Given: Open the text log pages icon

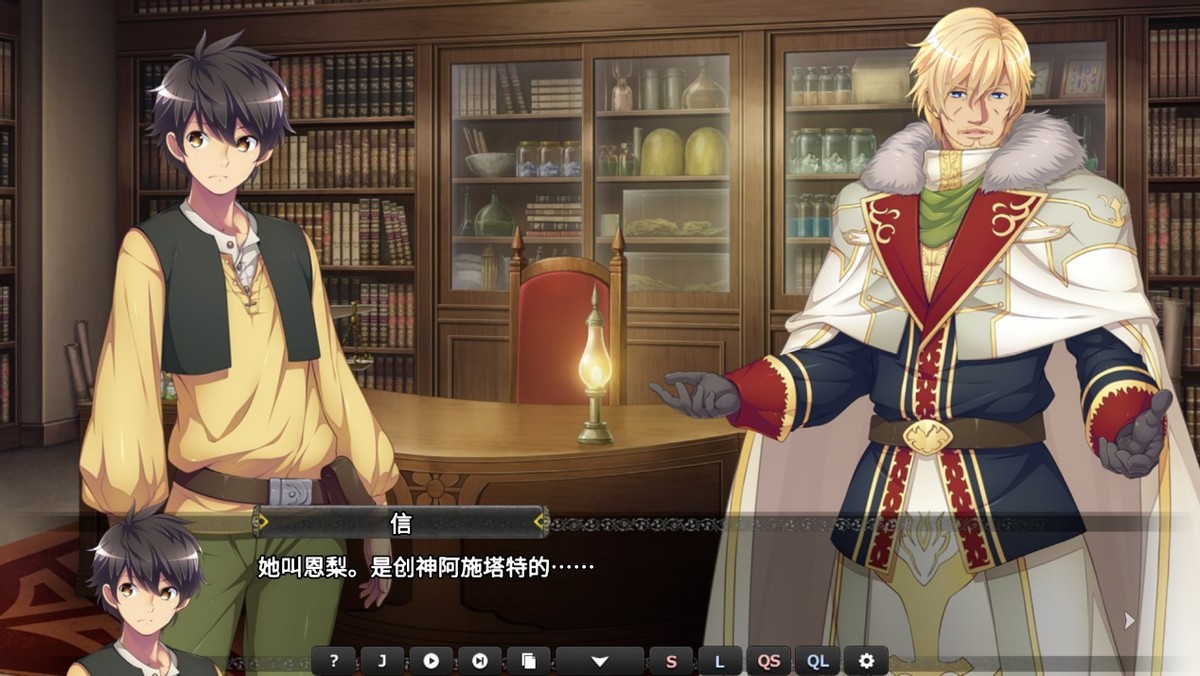Looking at the screenshot, I should click(x=528, y=661).
